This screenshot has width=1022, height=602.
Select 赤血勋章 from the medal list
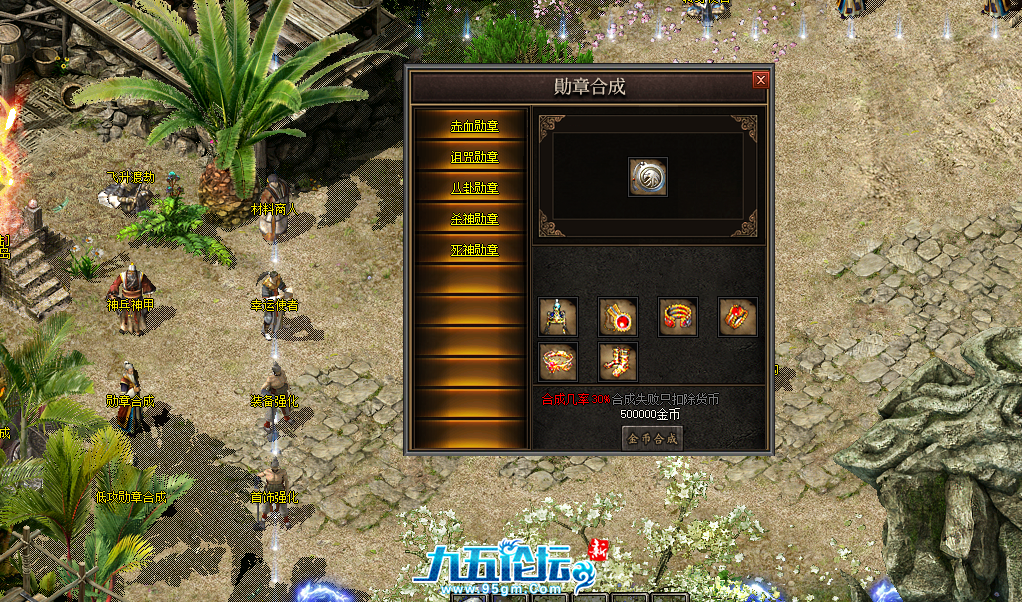point(473,126)
